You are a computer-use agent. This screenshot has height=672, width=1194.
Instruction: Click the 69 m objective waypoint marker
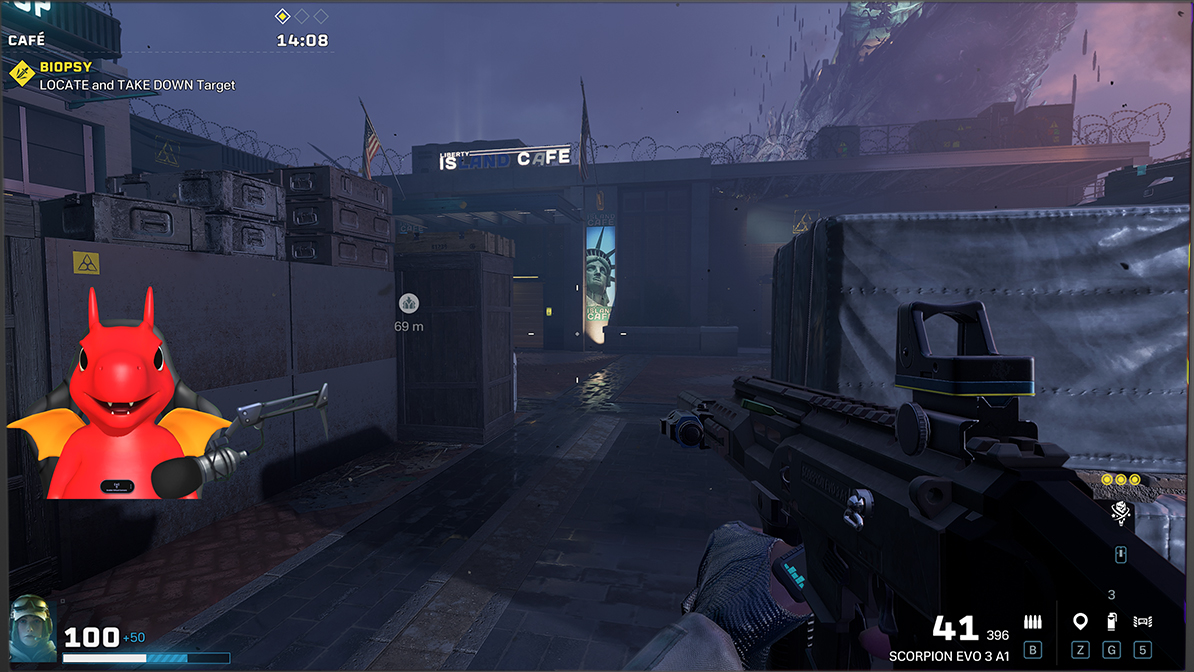point(408,304)
